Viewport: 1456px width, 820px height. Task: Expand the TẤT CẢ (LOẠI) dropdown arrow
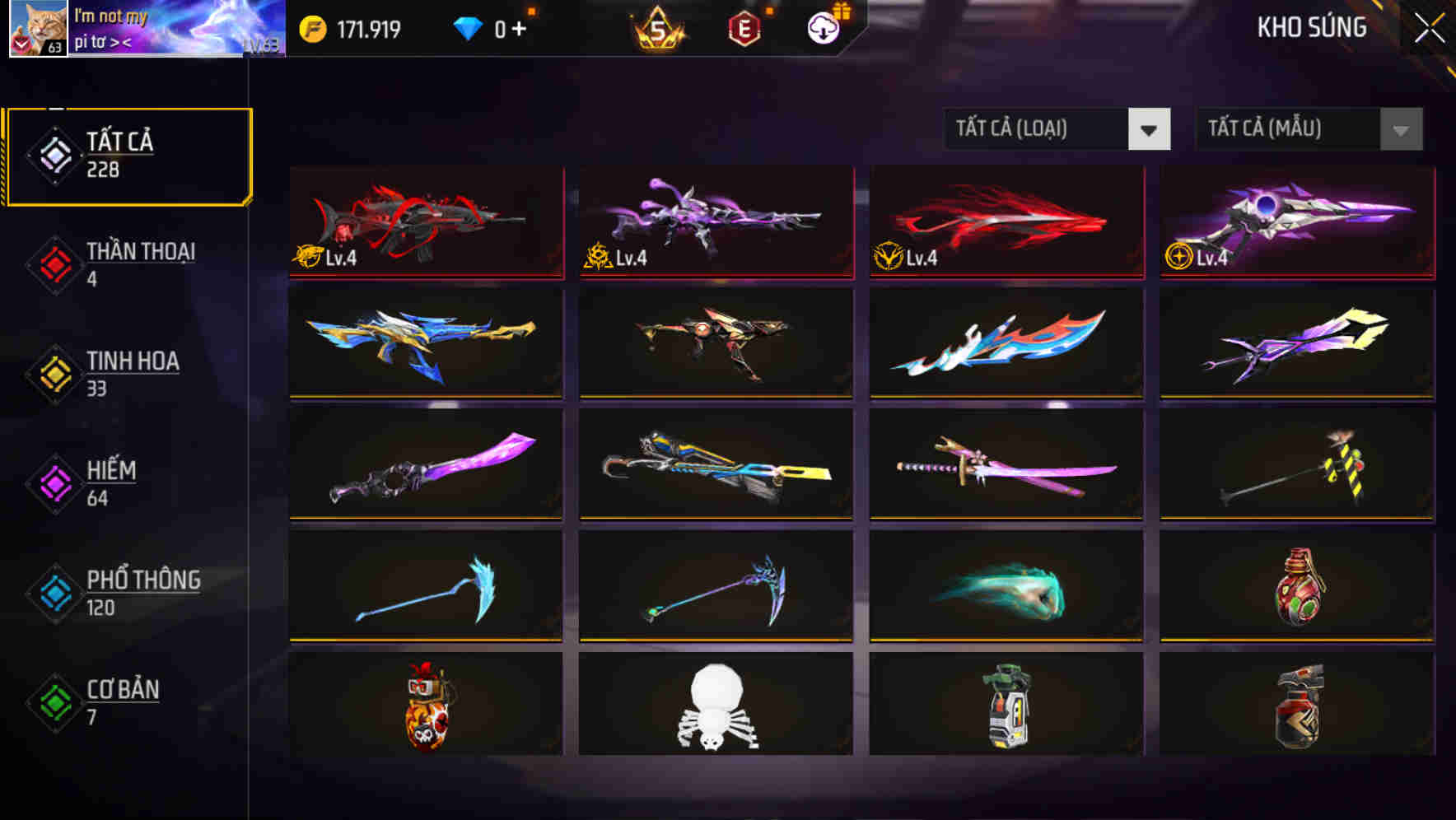coord(1150,129)
